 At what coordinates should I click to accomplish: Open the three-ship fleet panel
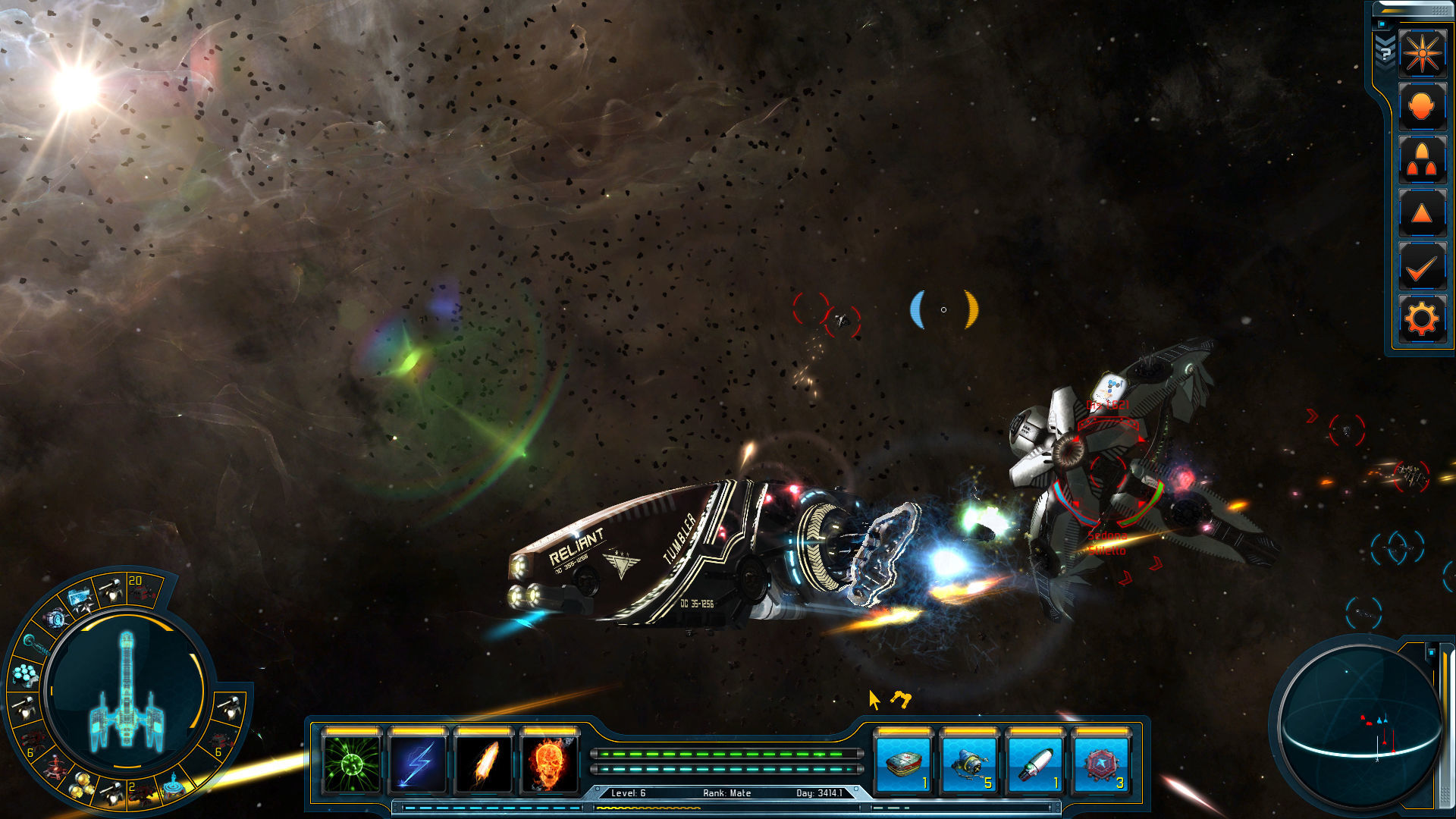1422,161
